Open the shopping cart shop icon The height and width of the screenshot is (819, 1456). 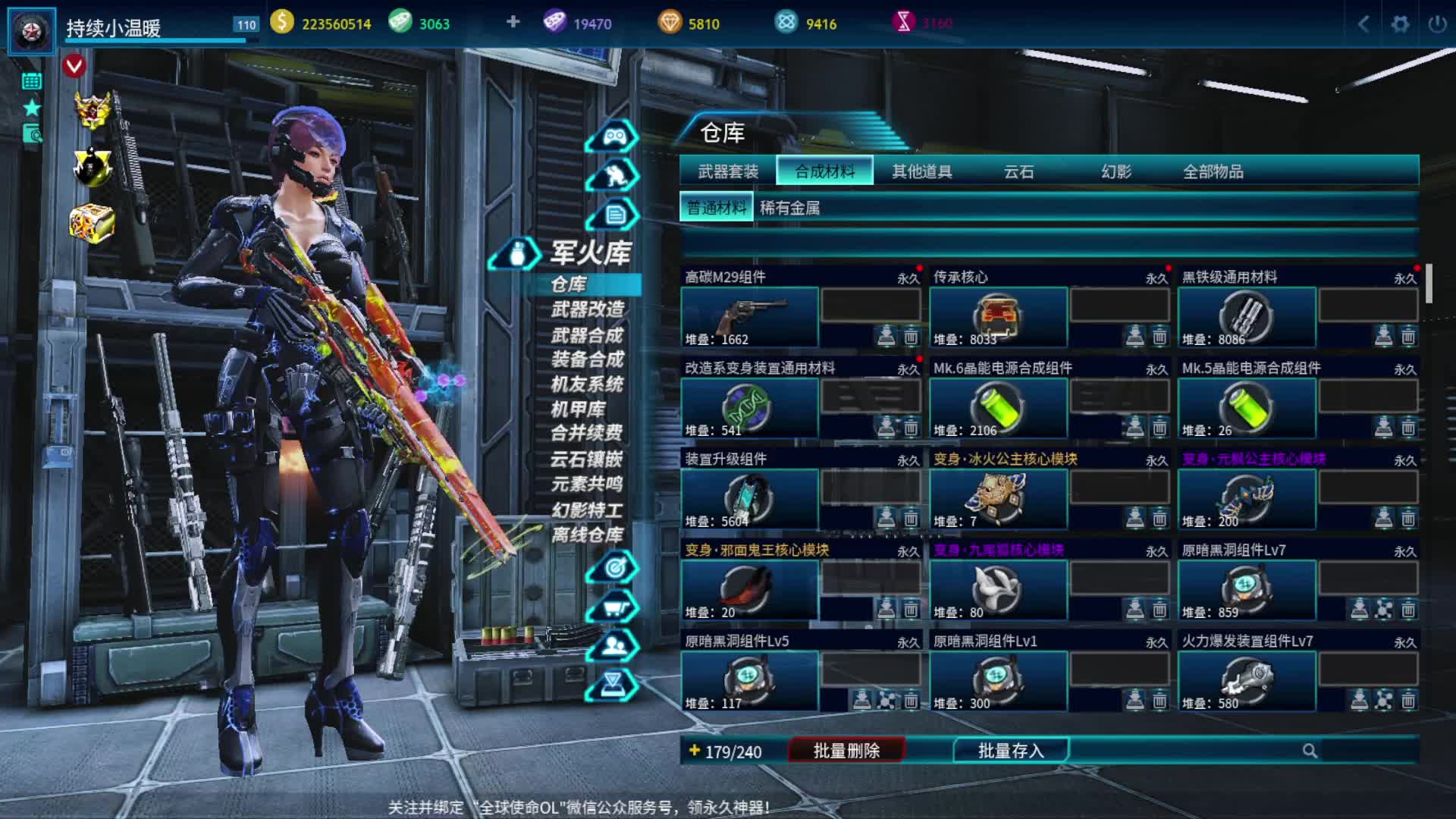point(613,607)
